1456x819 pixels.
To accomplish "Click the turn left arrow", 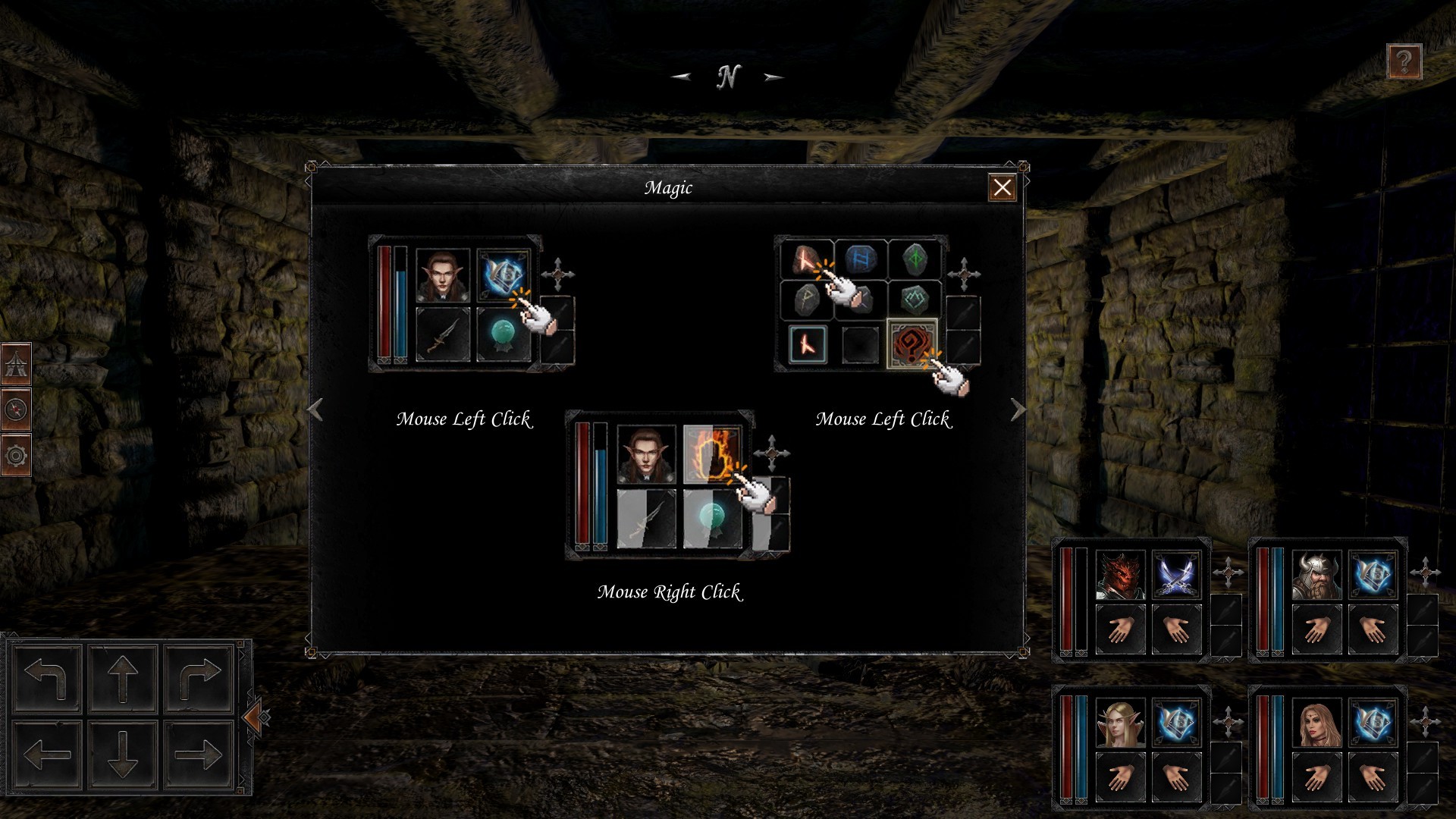I will [46, 677].
